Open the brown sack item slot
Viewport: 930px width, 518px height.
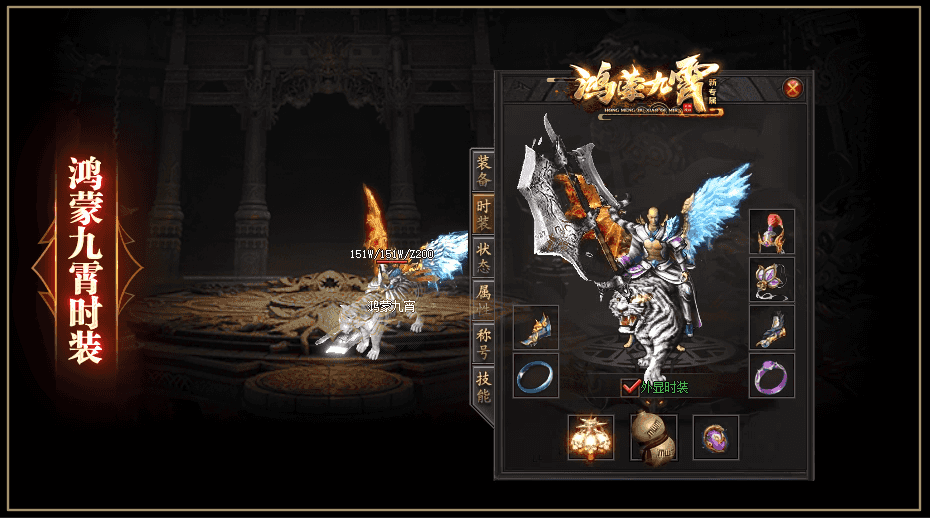(653, 438)
